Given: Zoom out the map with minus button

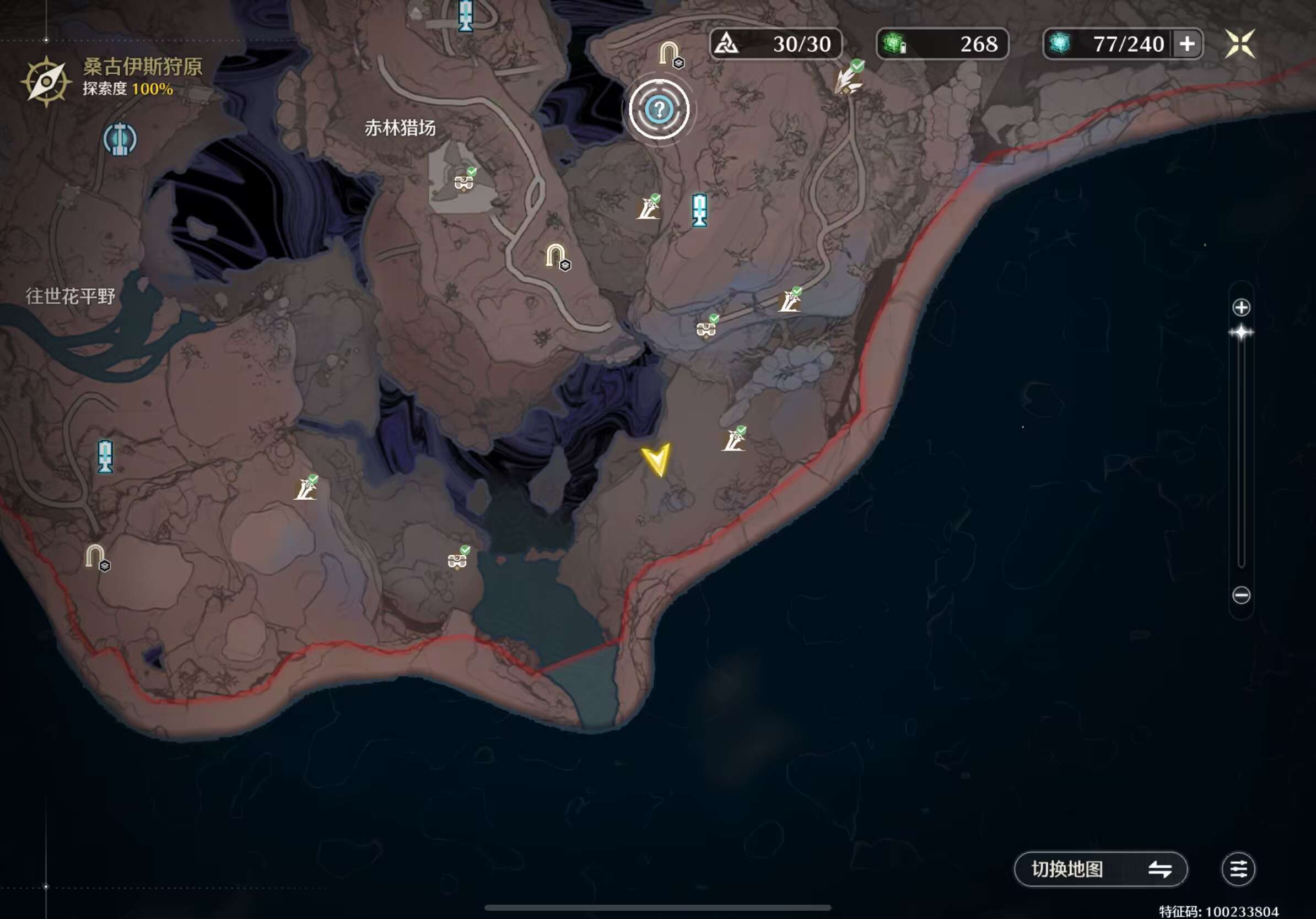Looking at the screenshot, I should pyautogui.click(x=1241, y=595).
